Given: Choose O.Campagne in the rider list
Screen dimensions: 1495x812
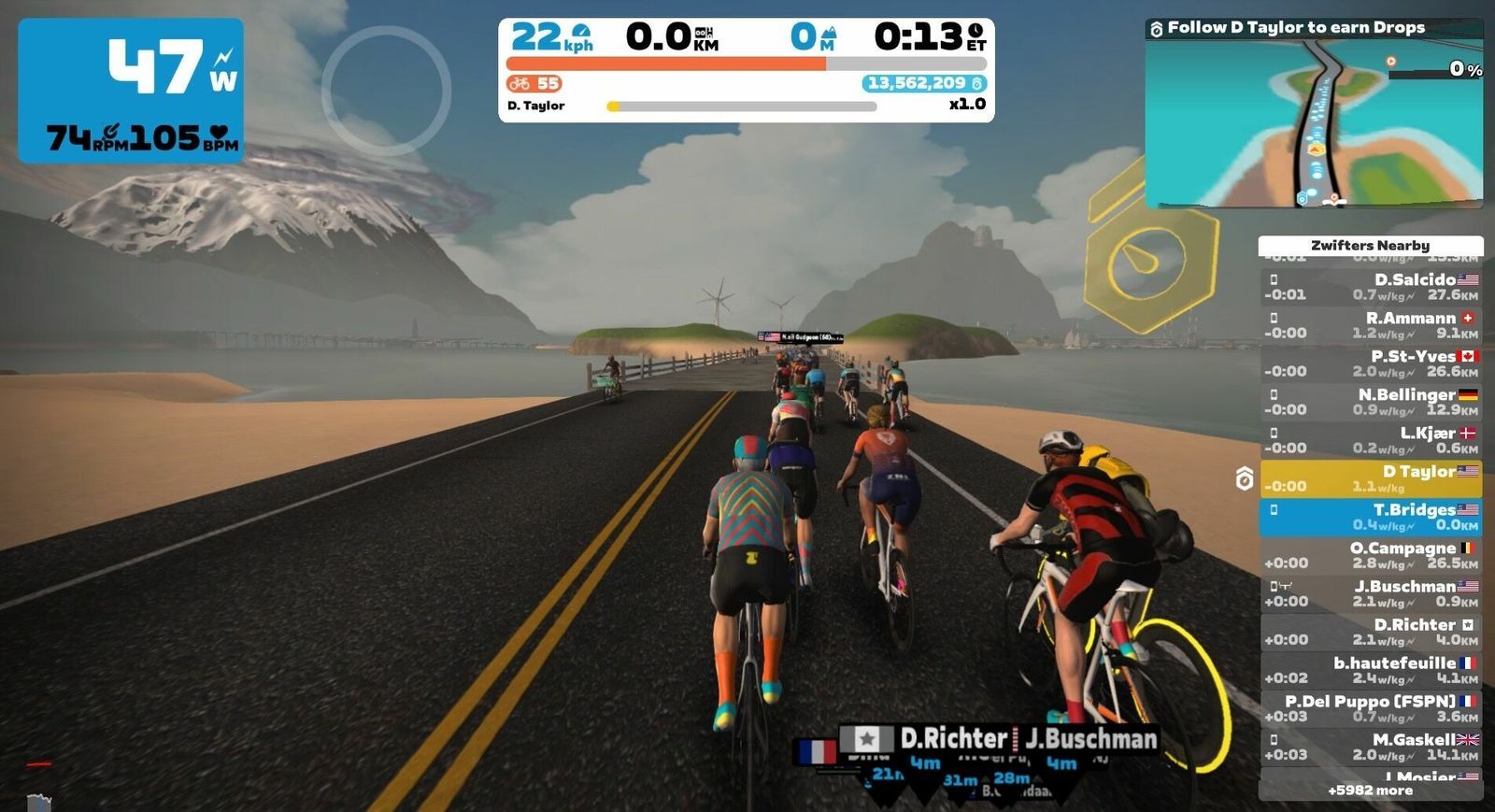Looking at the screenshot, I should (1370, 555).
